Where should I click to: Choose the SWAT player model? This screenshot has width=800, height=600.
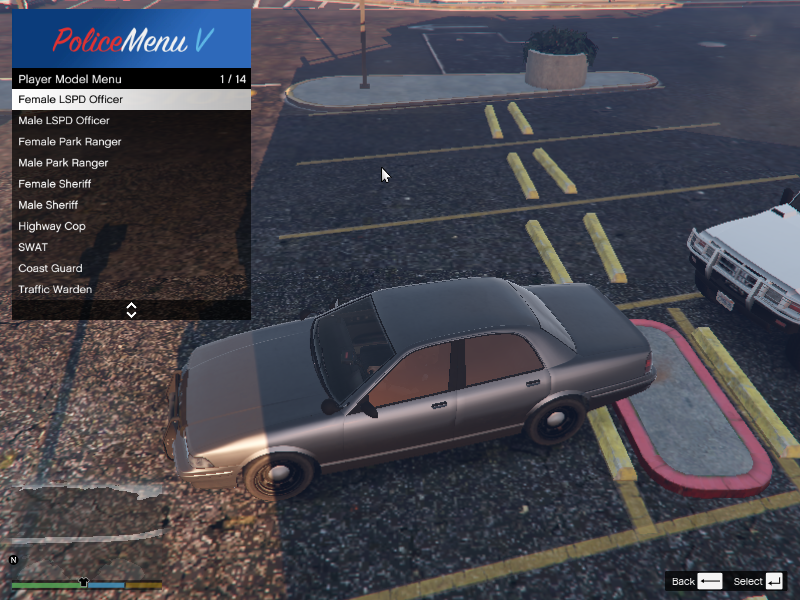click(130, 247)
